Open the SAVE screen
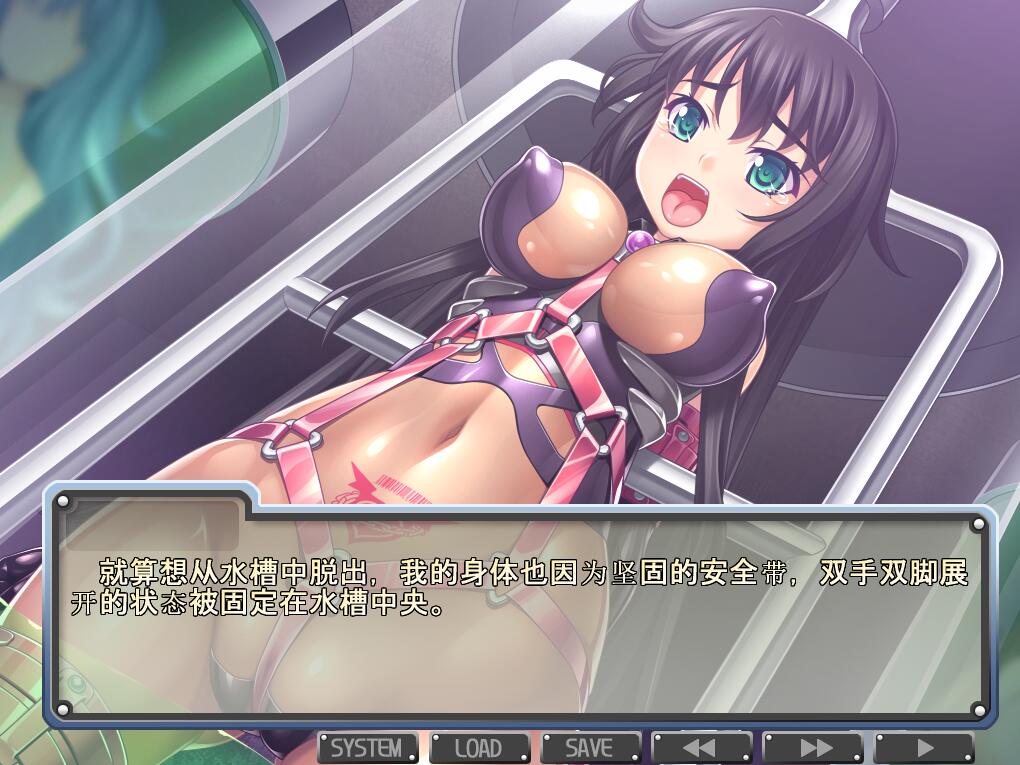Image resolution: width=1020 pixels, height=765 pixels. coord(590,747)
